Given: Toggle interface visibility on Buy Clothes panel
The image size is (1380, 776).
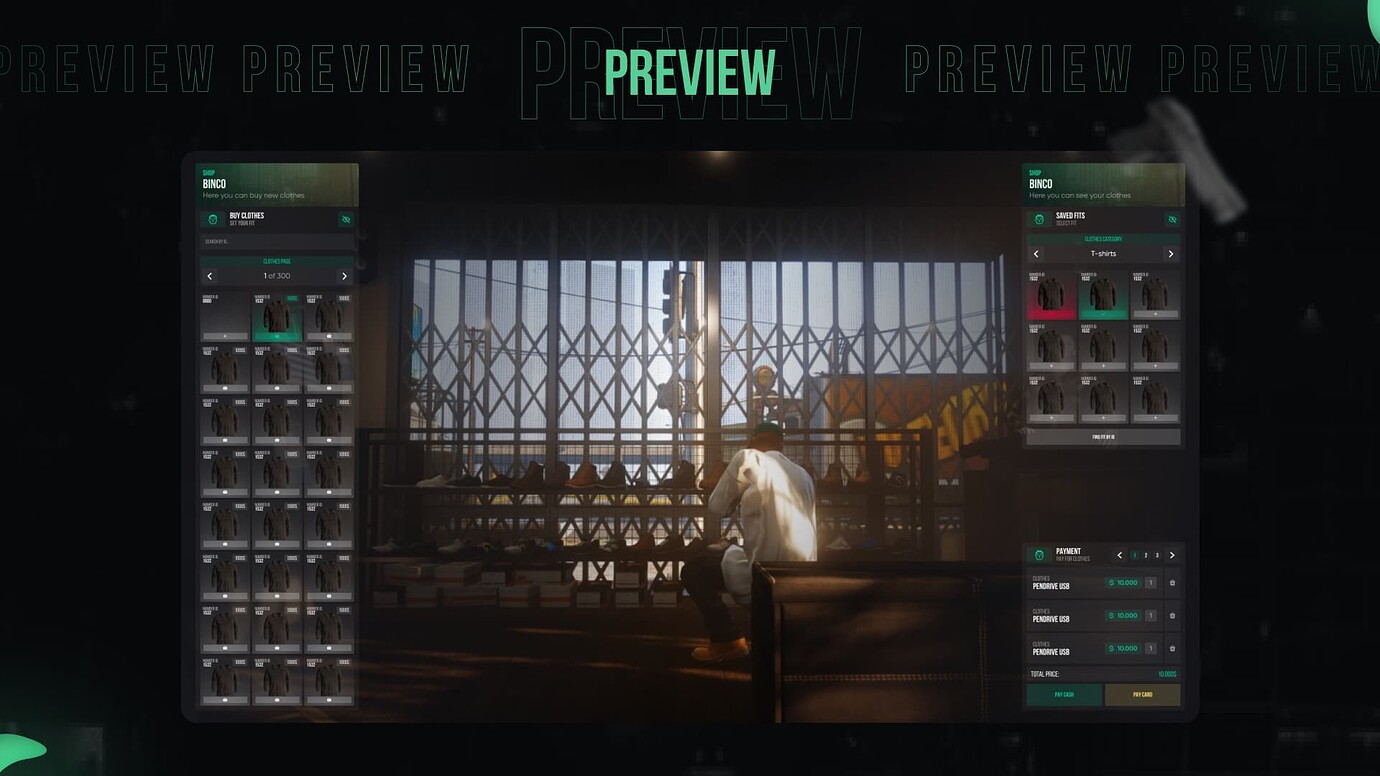Looking at the screenshot, I should click(346, 220).
